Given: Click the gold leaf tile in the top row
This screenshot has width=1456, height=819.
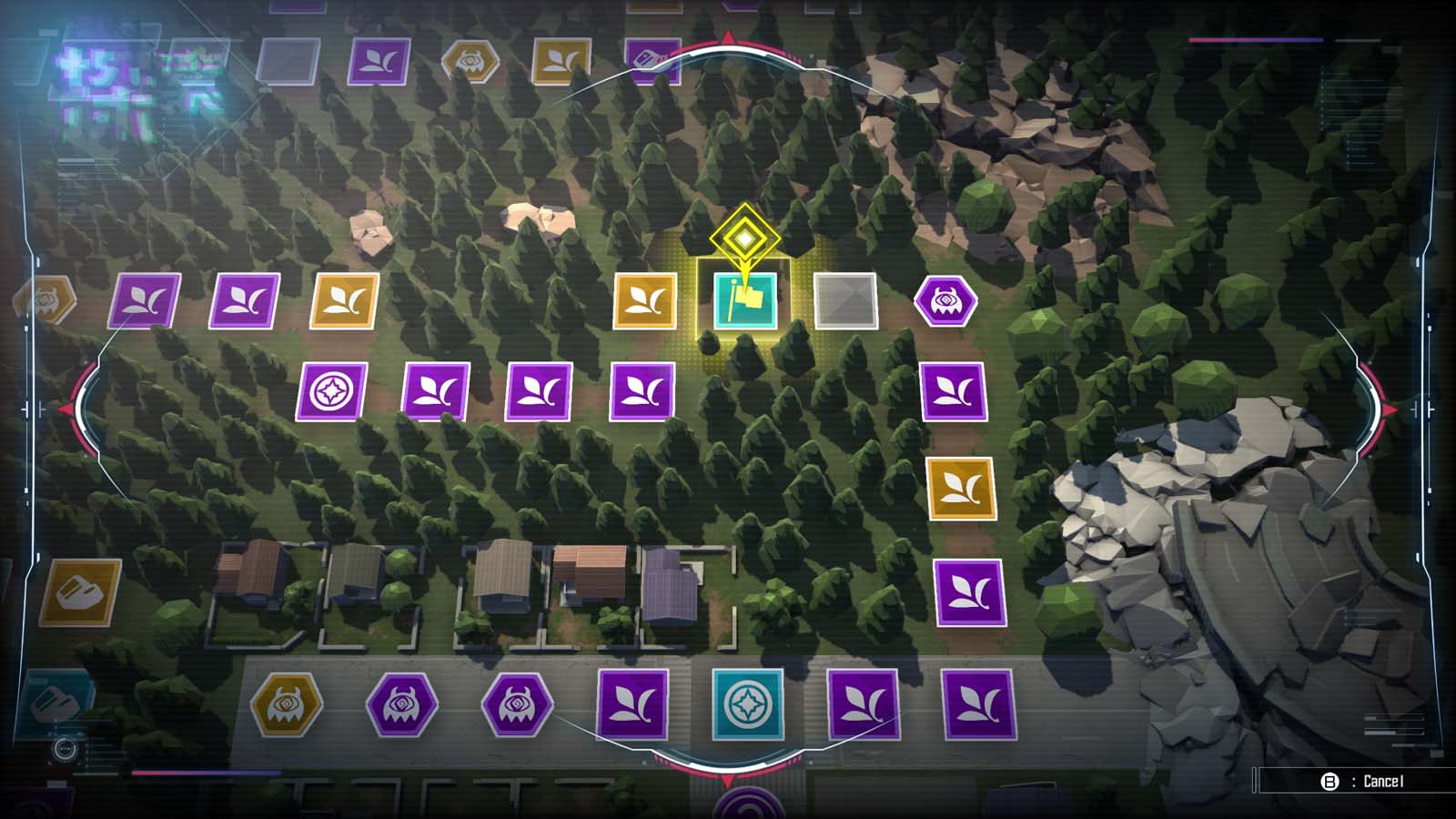Looking at the screenshot, I should [x=560, y=62].
